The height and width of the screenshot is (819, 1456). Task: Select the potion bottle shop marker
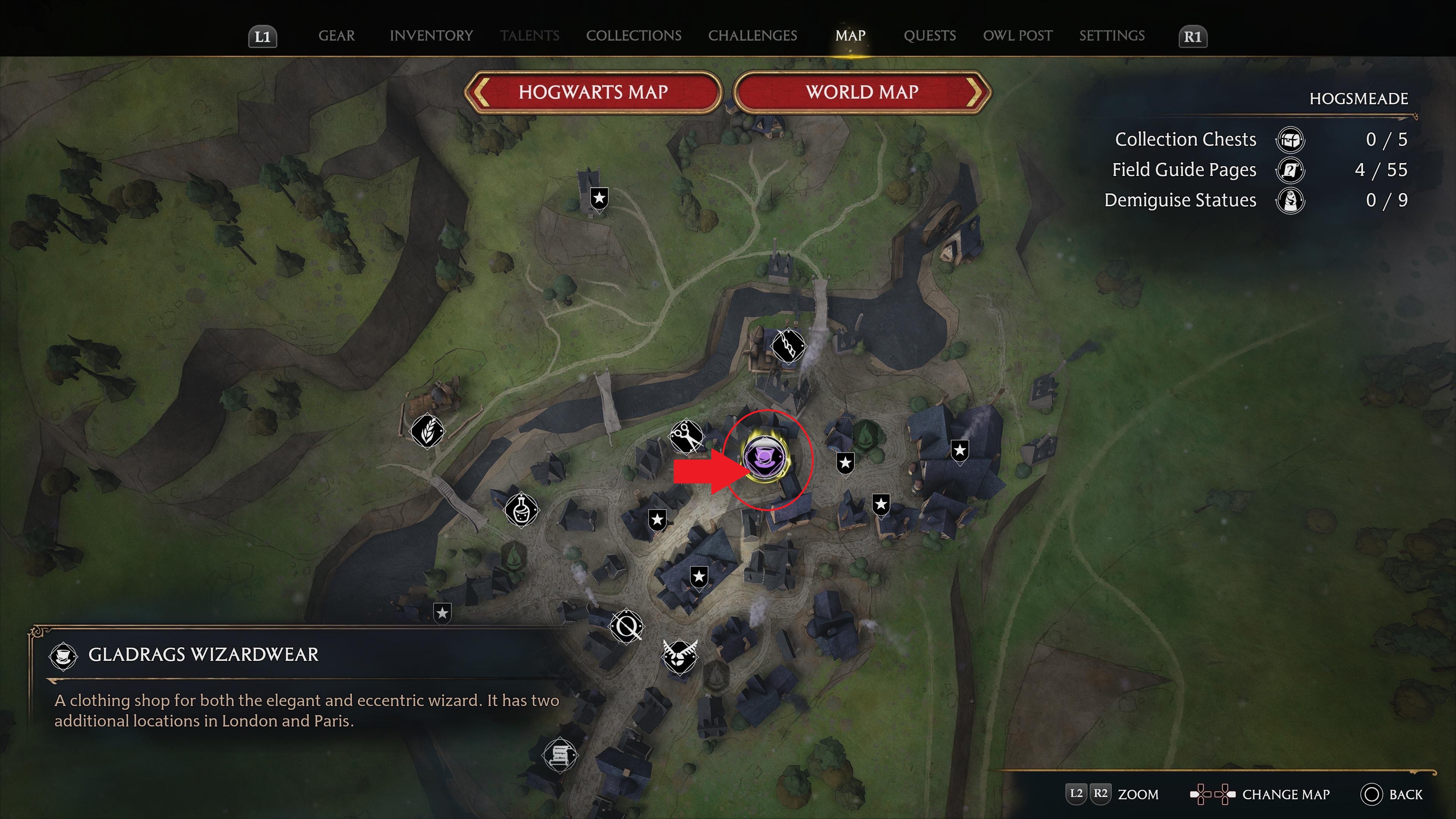pyautogui.click(x=521, y=510)
